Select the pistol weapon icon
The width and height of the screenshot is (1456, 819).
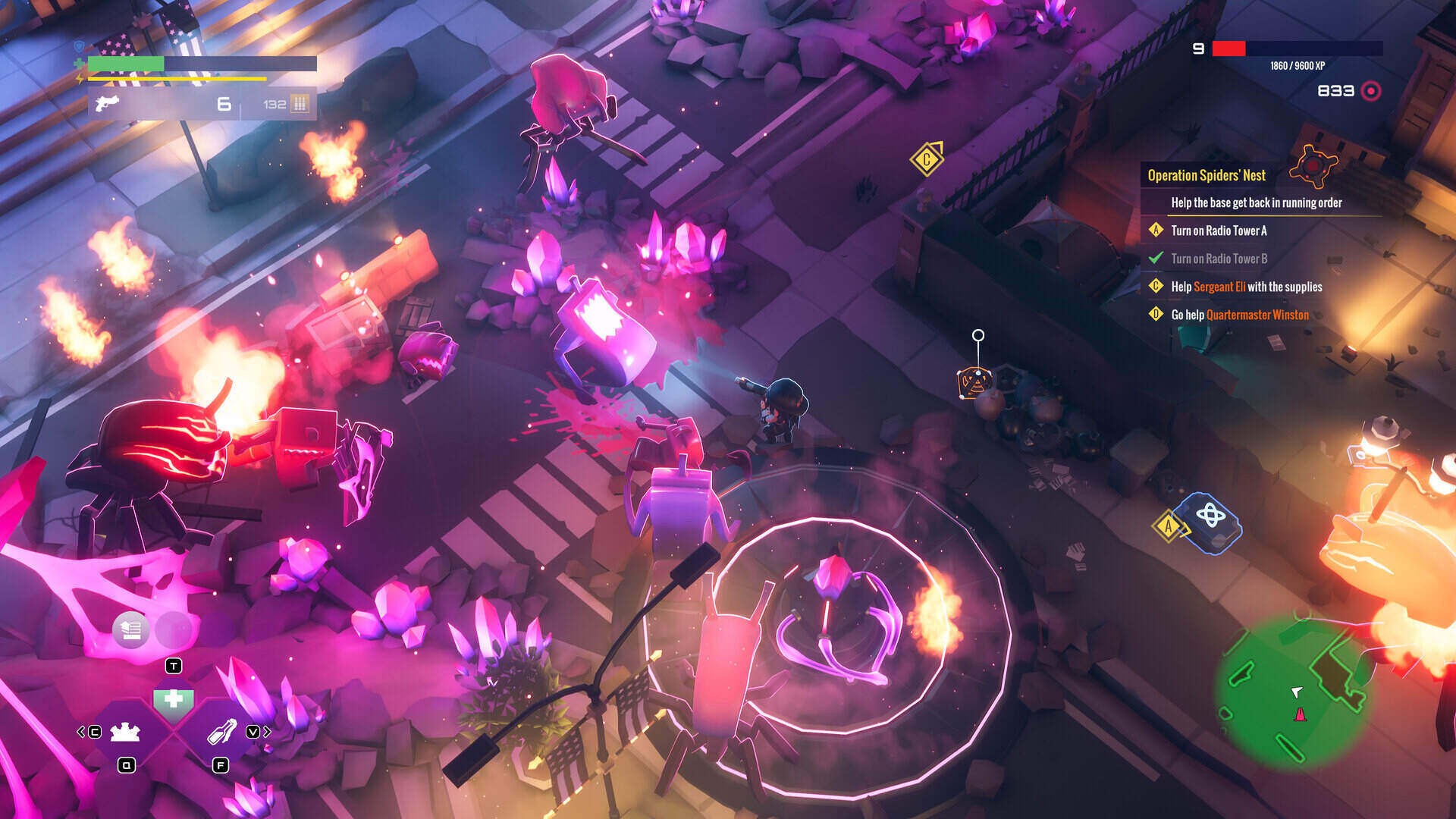tap(107, 103)
